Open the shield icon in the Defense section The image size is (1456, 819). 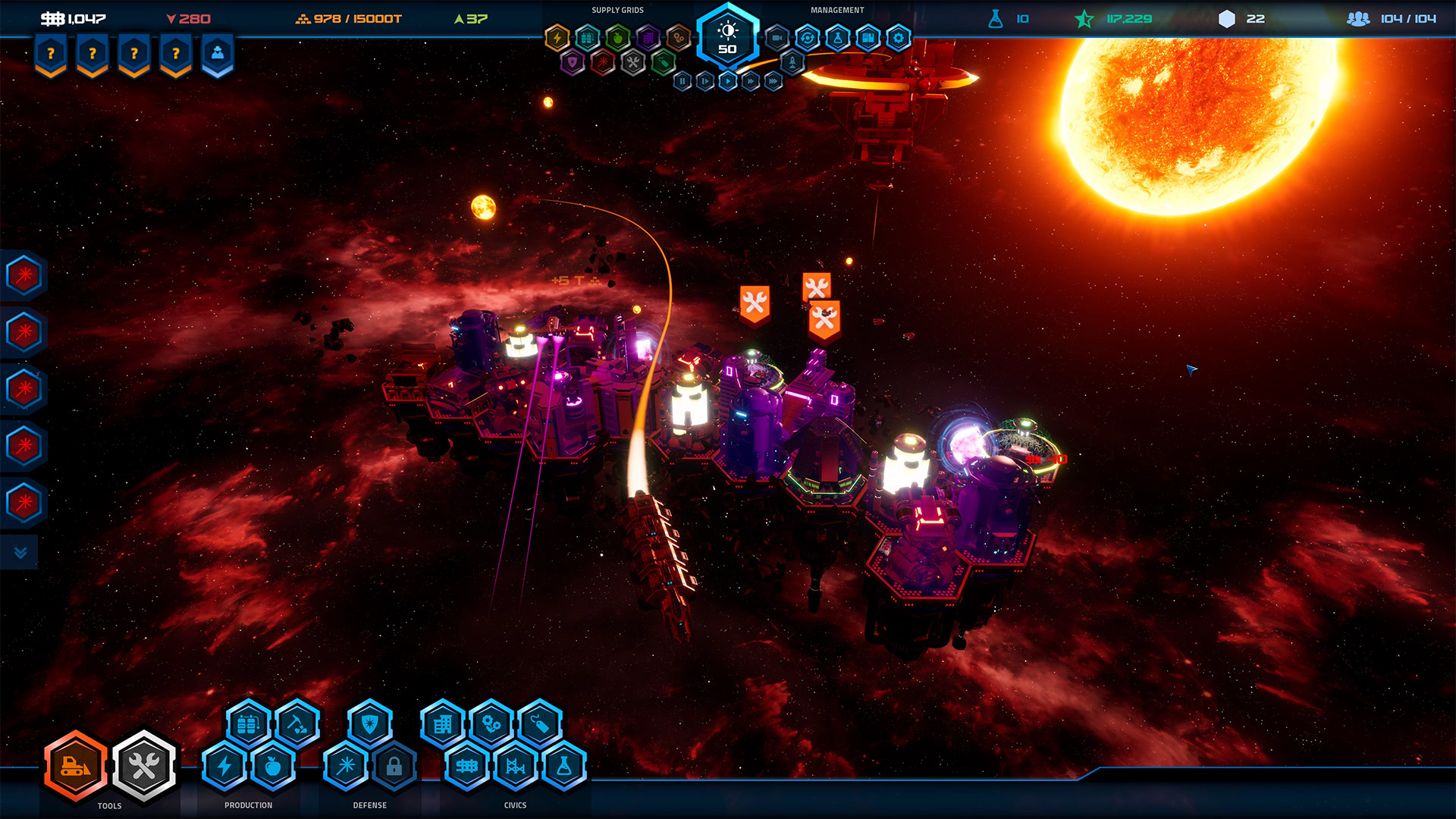369,724
